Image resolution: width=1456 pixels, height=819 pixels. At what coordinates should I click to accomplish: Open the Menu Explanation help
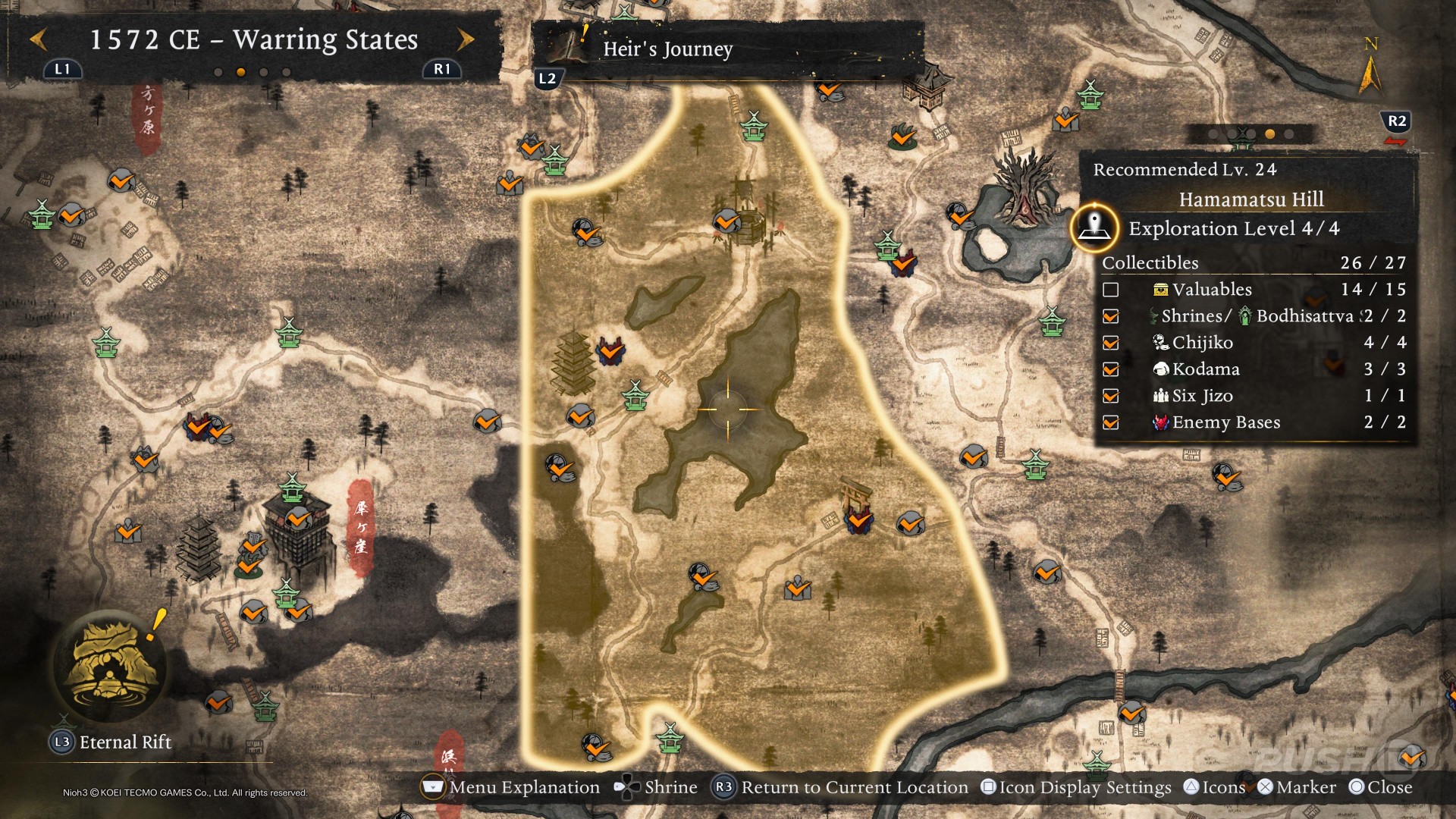pos(510,787)
